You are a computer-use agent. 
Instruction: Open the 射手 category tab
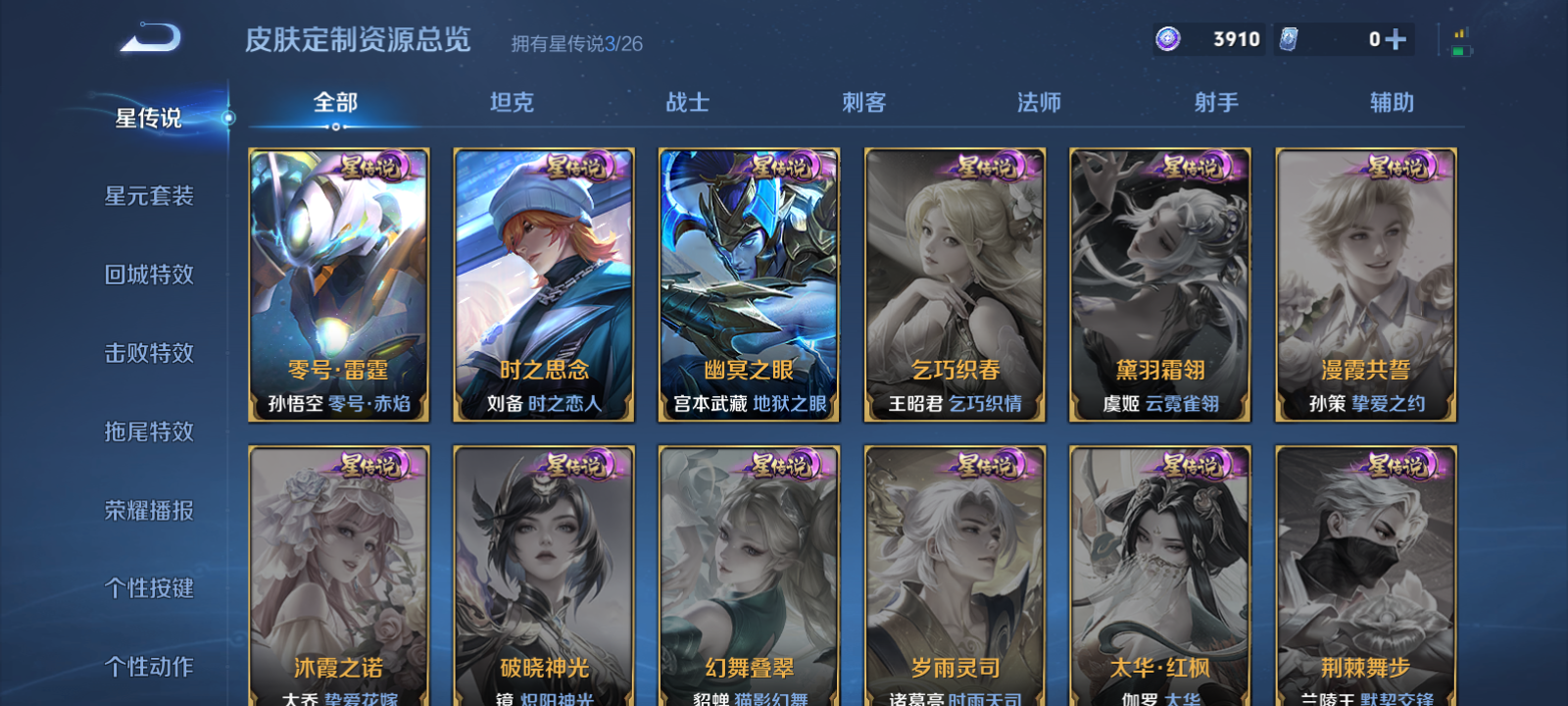click(x=1214, y=102)
